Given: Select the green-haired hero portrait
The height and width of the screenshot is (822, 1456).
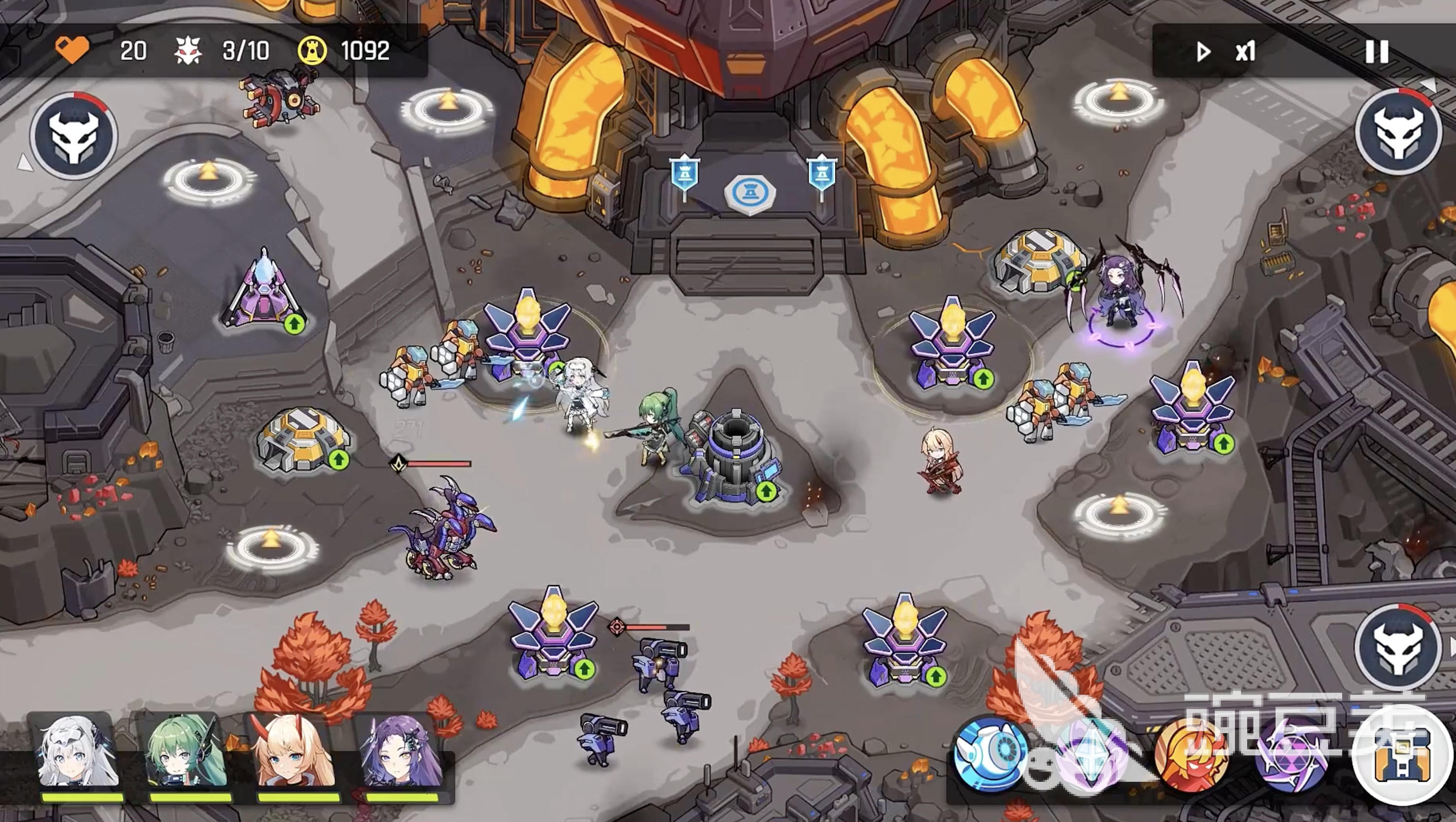Looking at the screenshot, I should [x=186, y=753].
